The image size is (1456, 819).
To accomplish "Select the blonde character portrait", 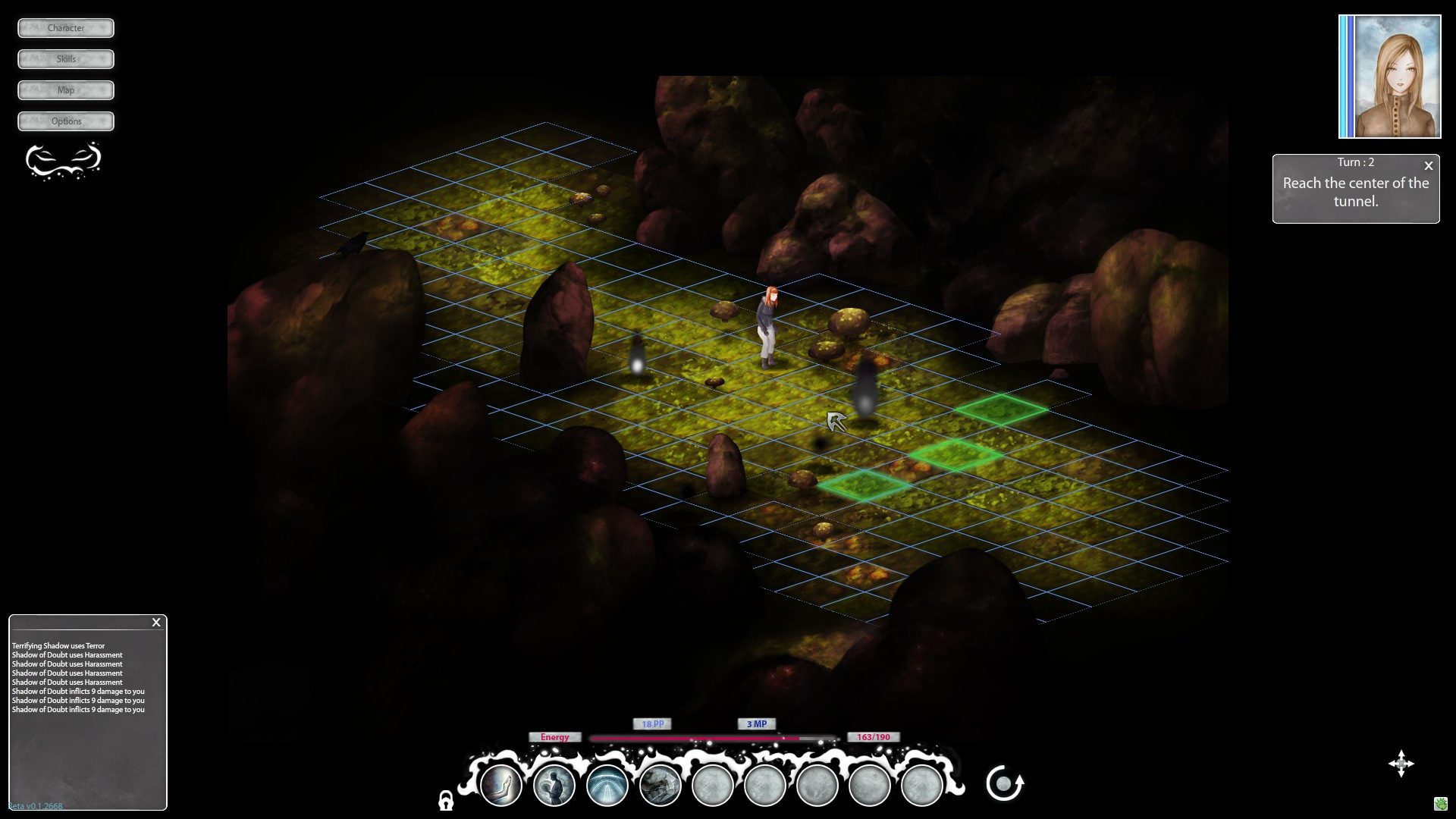I will pyautogui.click(x=1390, y=77).
